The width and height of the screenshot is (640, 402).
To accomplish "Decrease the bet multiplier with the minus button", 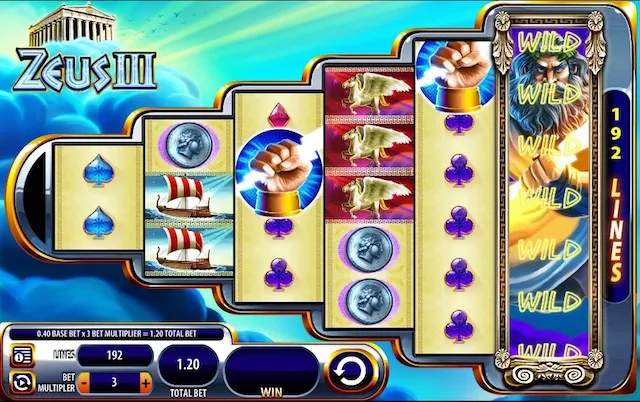I will tap(84, 382).
